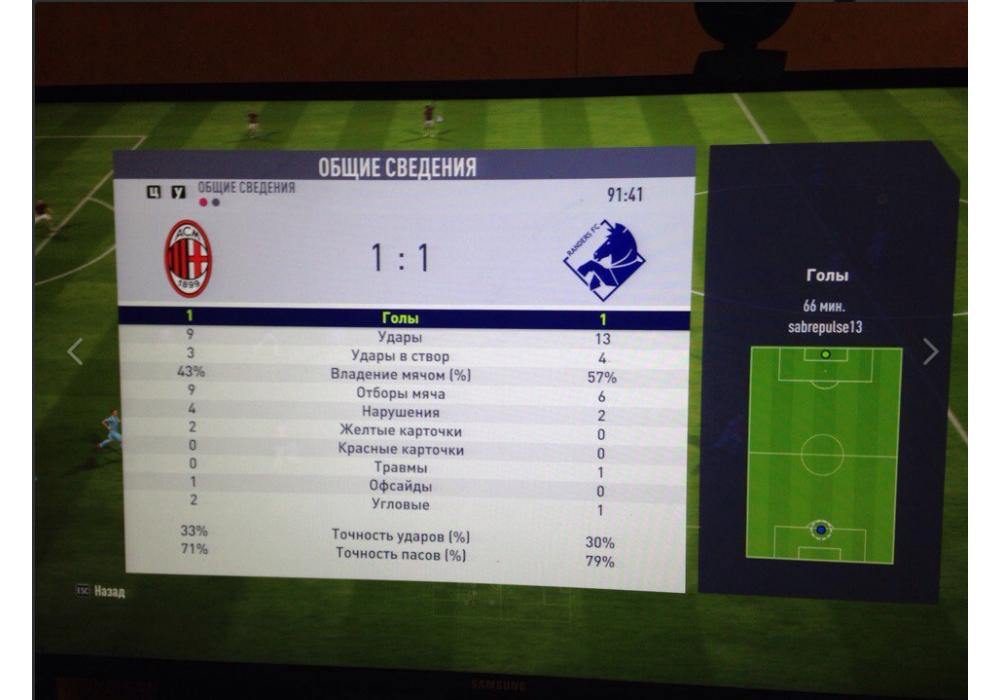Image resolution: width=1000 pixels, height=700 pixels.
Task: Select the Травмы stat row
Action: point(400,468)
